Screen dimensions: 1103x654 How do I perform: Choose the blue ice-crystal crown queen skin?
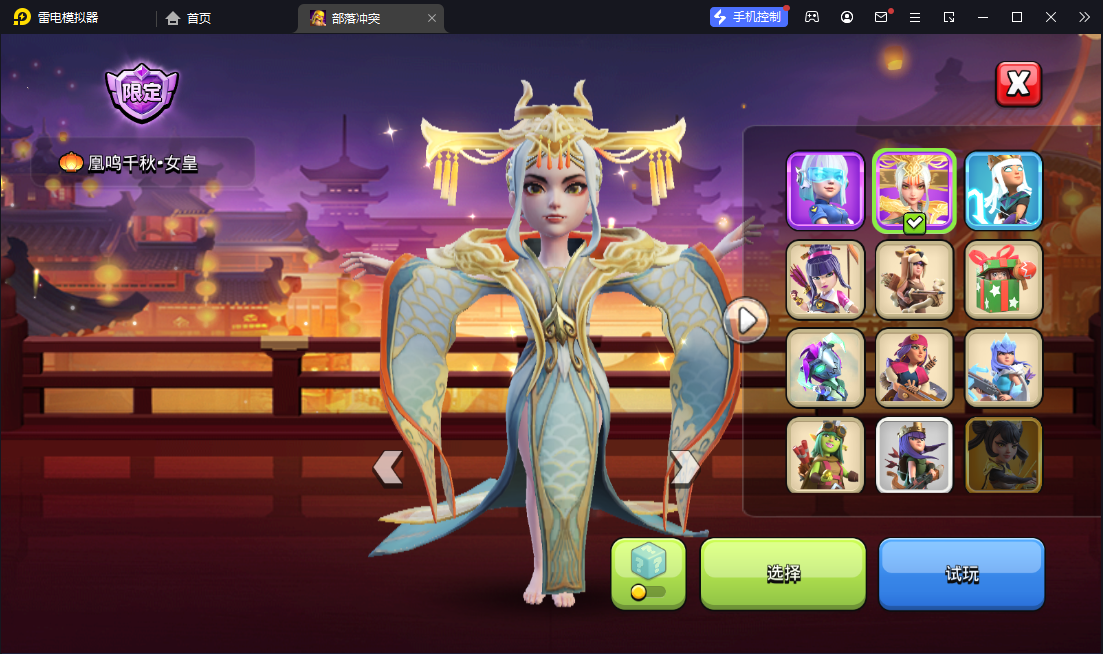(x=1003, y=367)
